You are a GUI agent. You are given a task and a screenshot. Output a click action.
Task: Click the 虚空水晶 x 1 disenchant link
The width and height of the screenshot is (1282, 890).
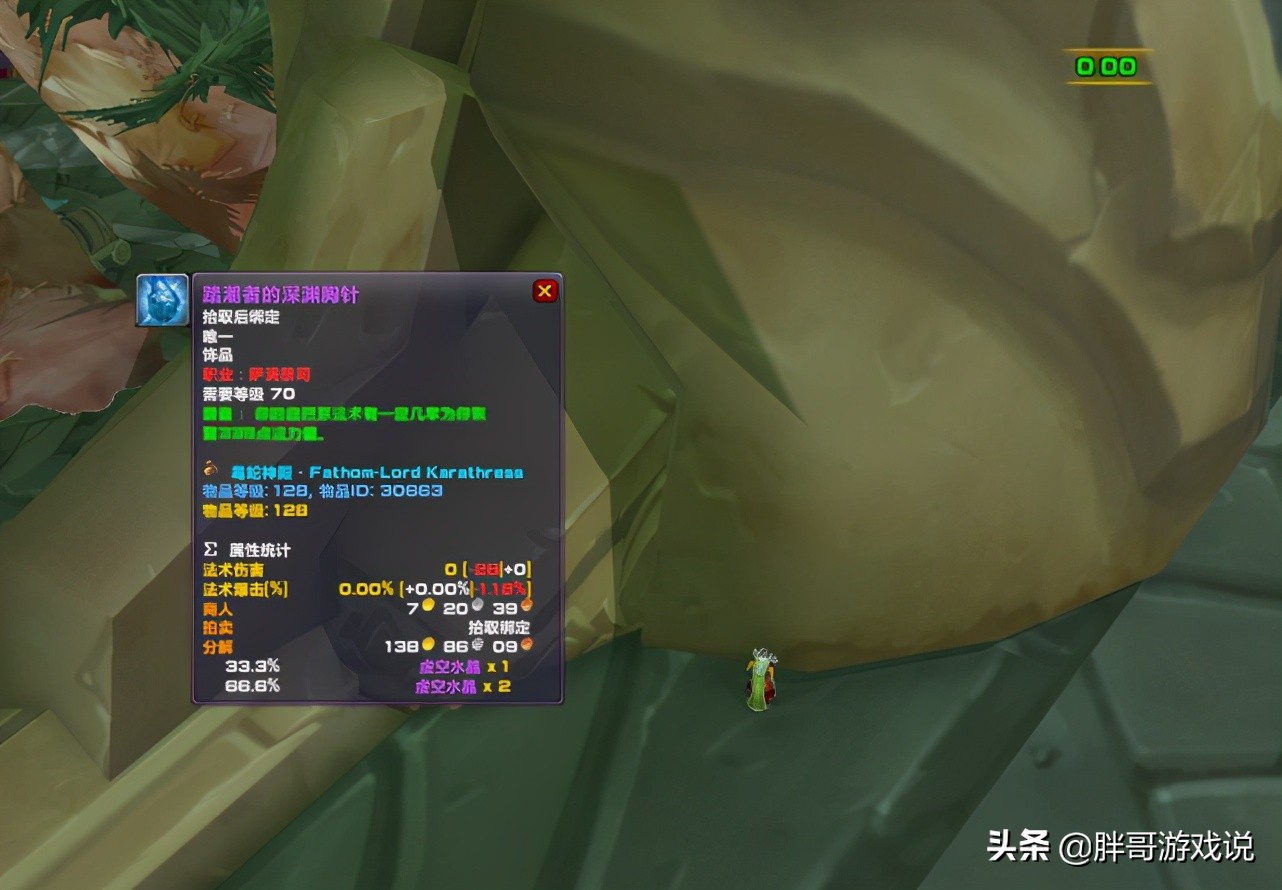452,664
